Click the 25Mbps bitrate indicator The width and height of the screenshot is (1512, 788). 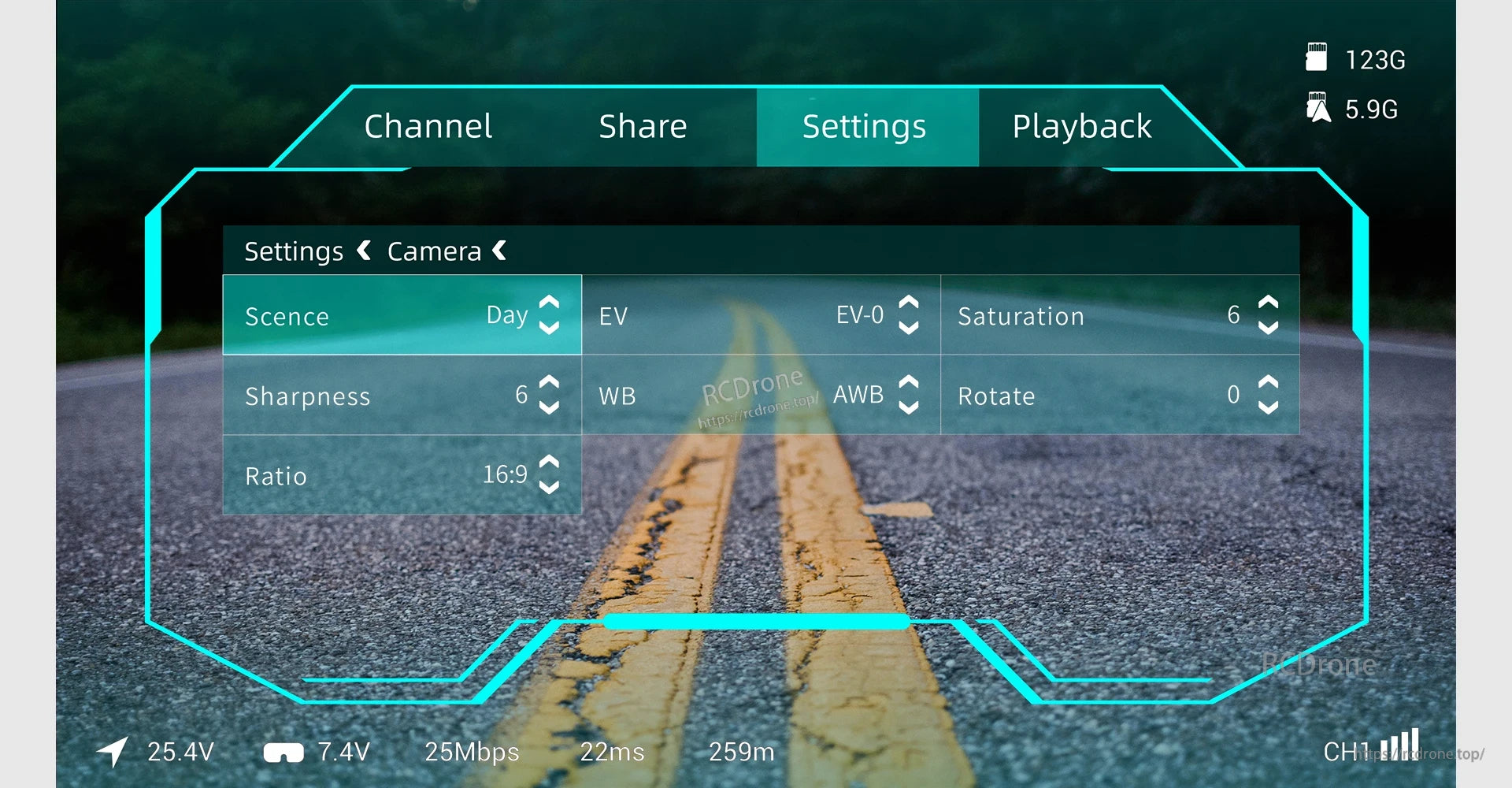471,753
